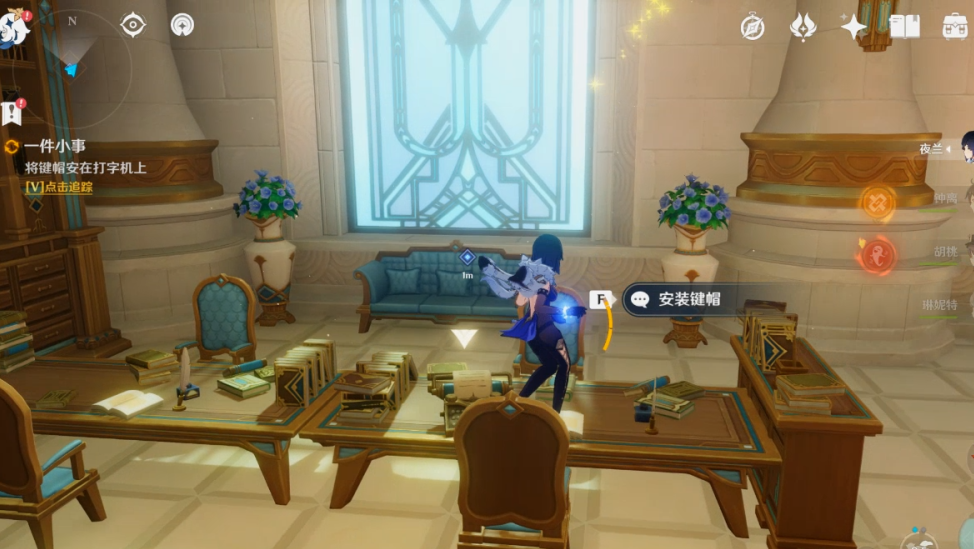Open the Paimon menu
The width and height of the screenshot is (974, 549).
[x=14, y=26]
